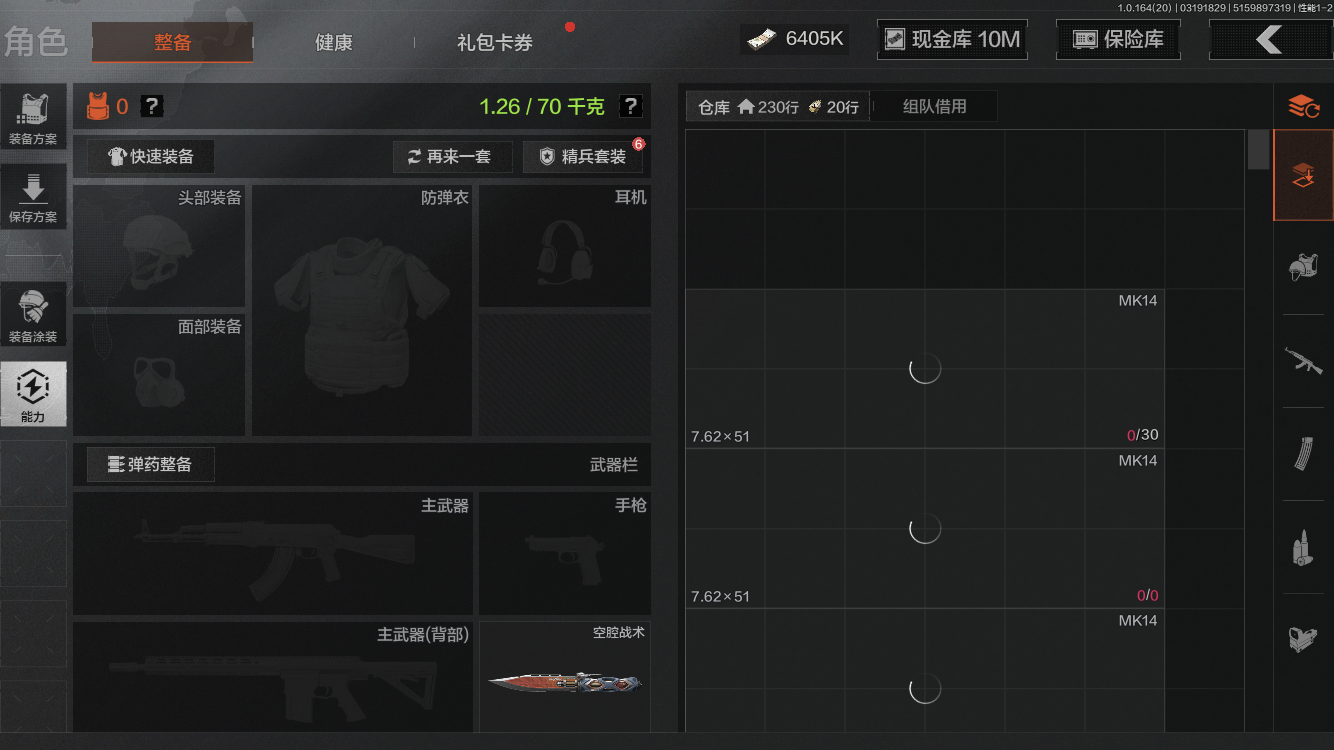Viewport: 1334px width, 750px height.
Task: Switch to the 健康 tab
Action: tap(333, 43)
